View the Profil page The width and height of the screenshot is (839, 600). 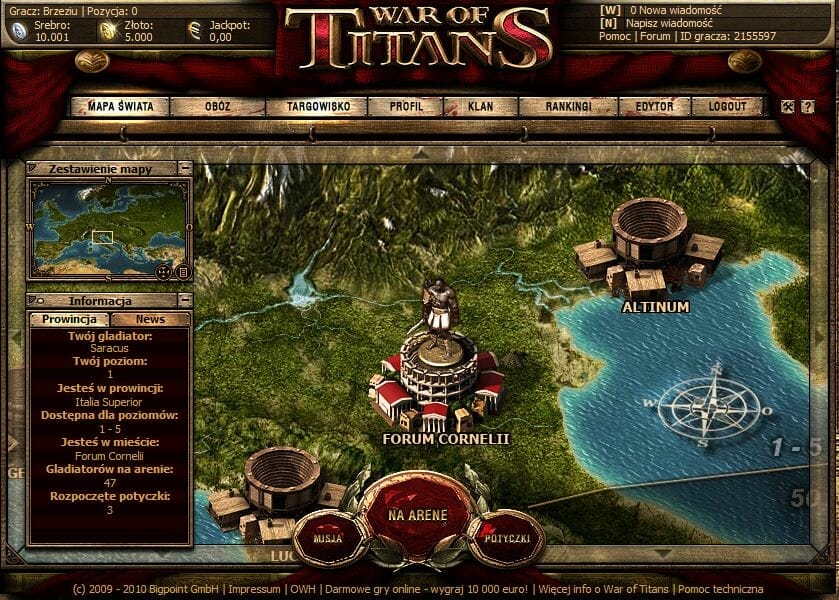(406, 106)
